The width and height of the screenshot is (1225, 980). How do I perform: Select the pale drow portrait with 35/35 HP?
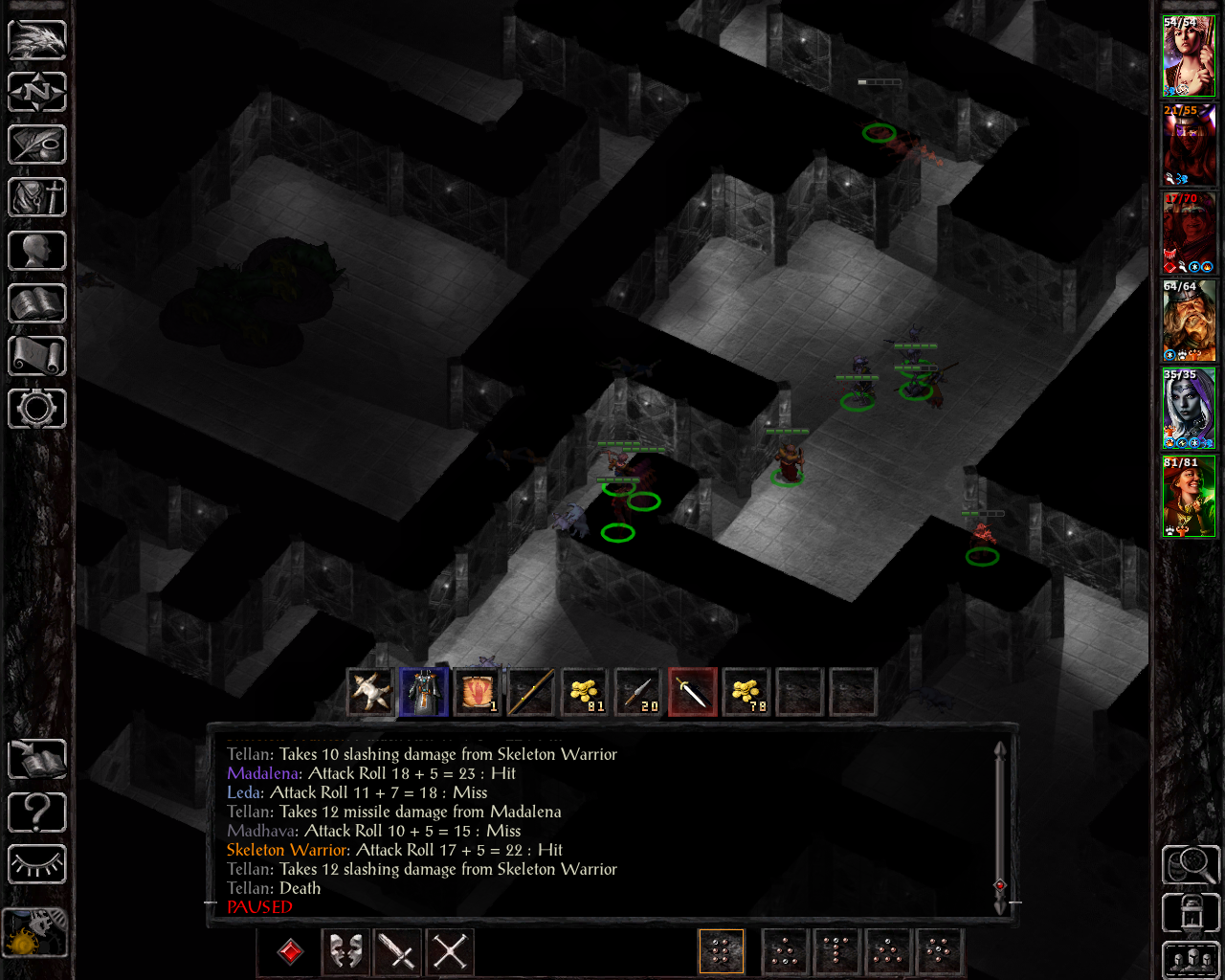[1189, 410]
